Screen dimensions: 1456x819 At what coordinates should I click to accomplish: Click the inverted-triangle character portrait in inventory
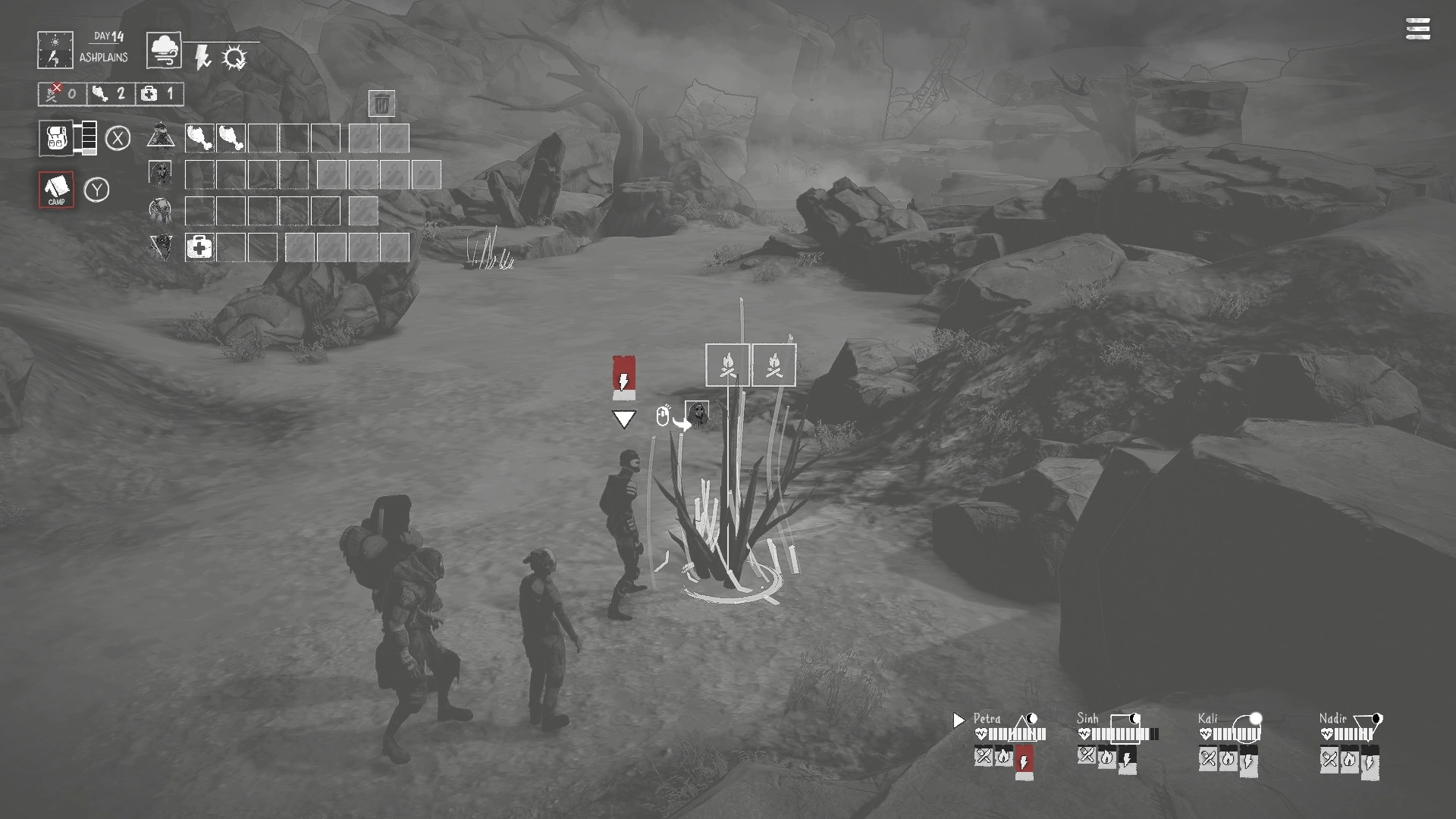tap(160, 246)
